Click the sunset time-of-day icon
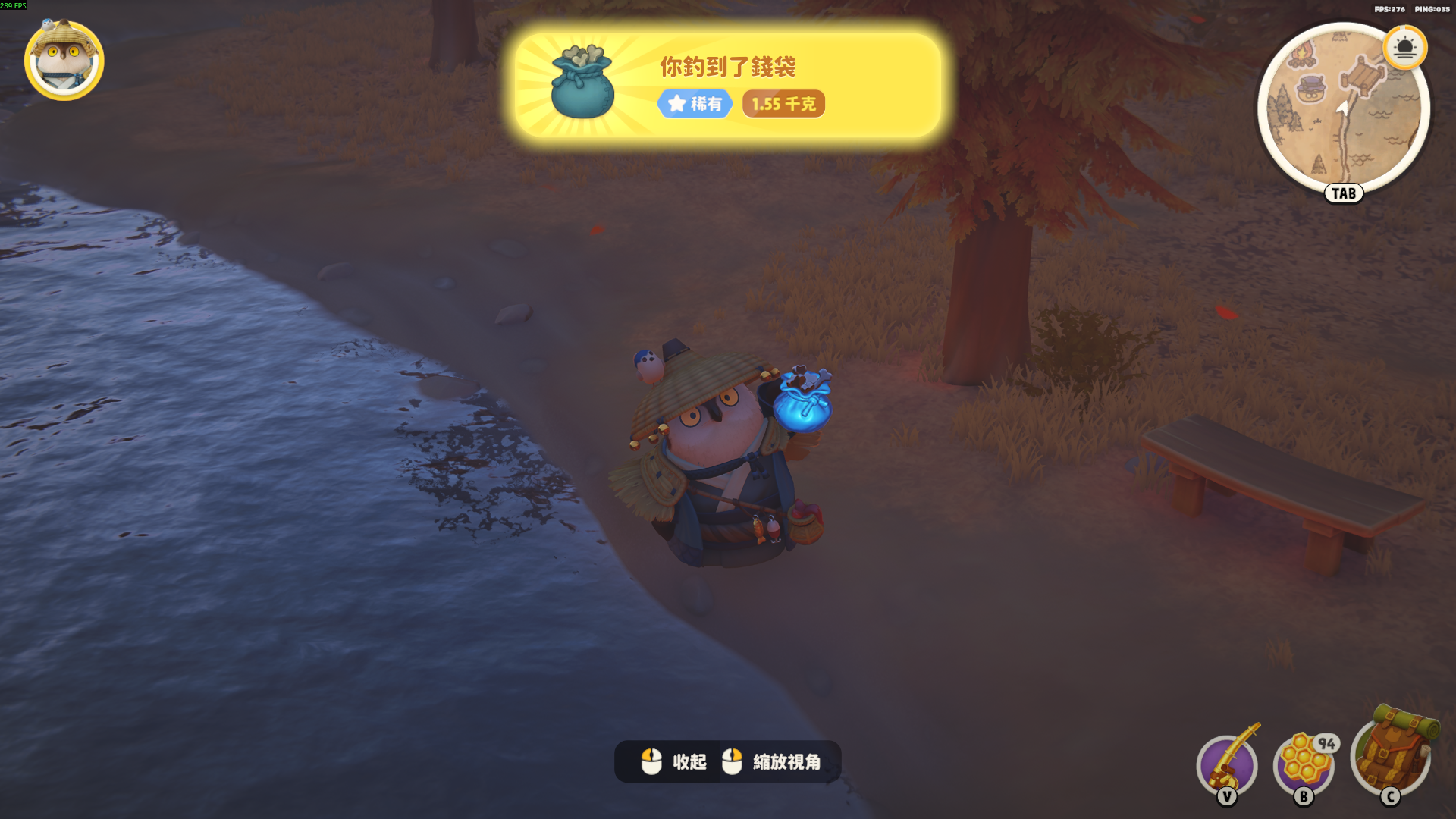Screen dimensions: 1456x819 tap(1404, 49)
